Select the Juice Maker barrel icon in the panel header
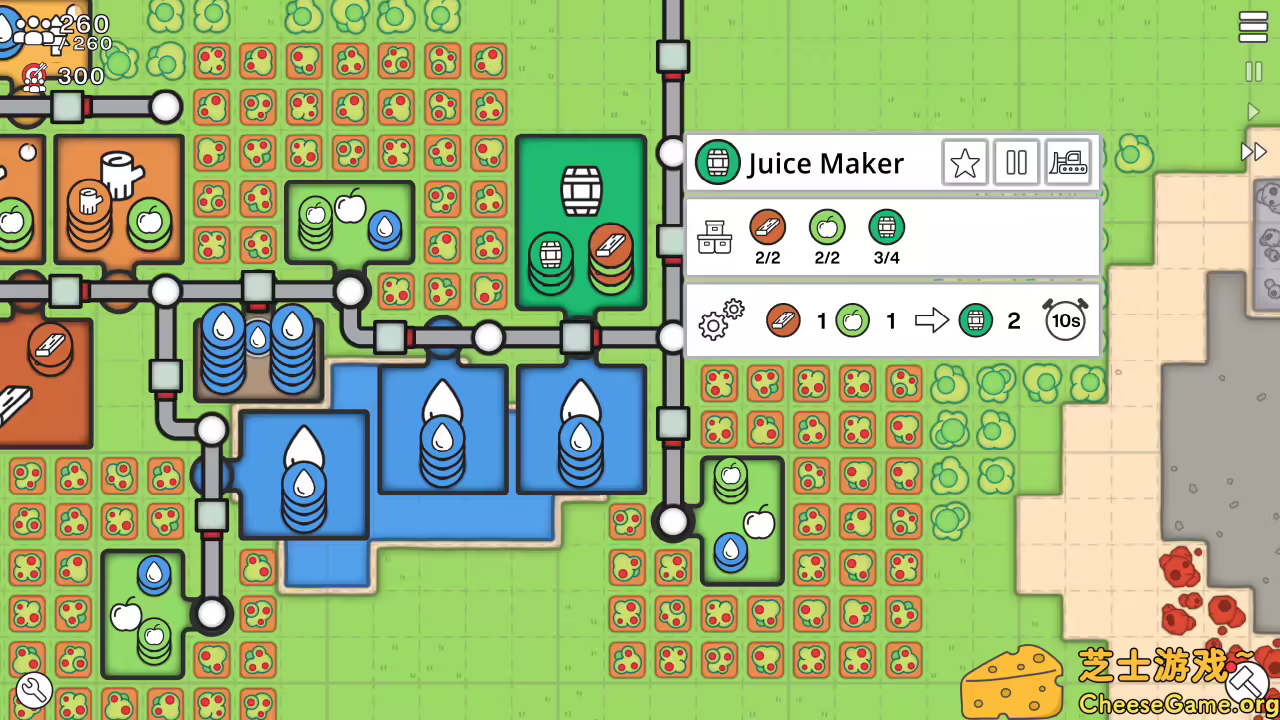 point(718,163)
